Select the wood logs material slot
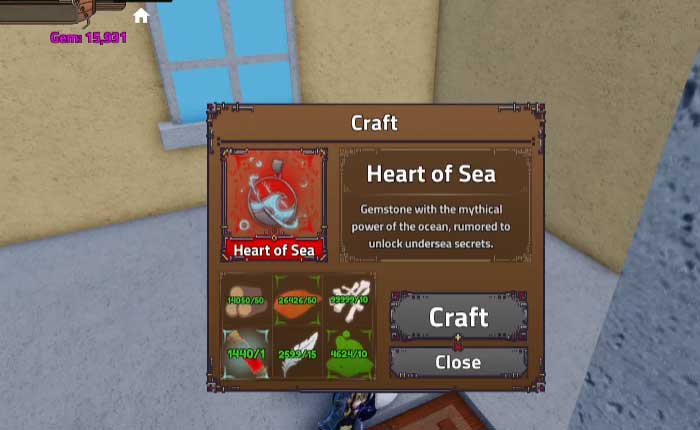The image size is (700, 430). click(246, 299)
